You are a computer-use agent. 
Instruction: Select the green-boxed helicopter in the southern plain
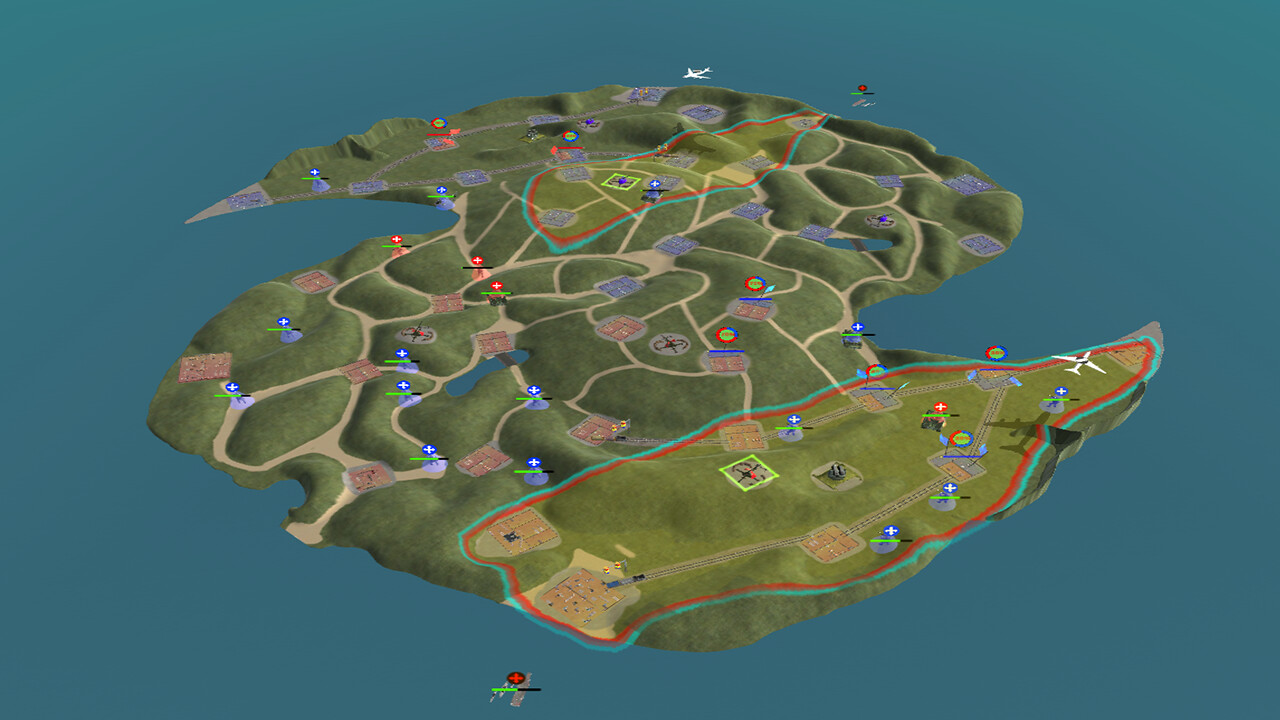coord(748,473)
